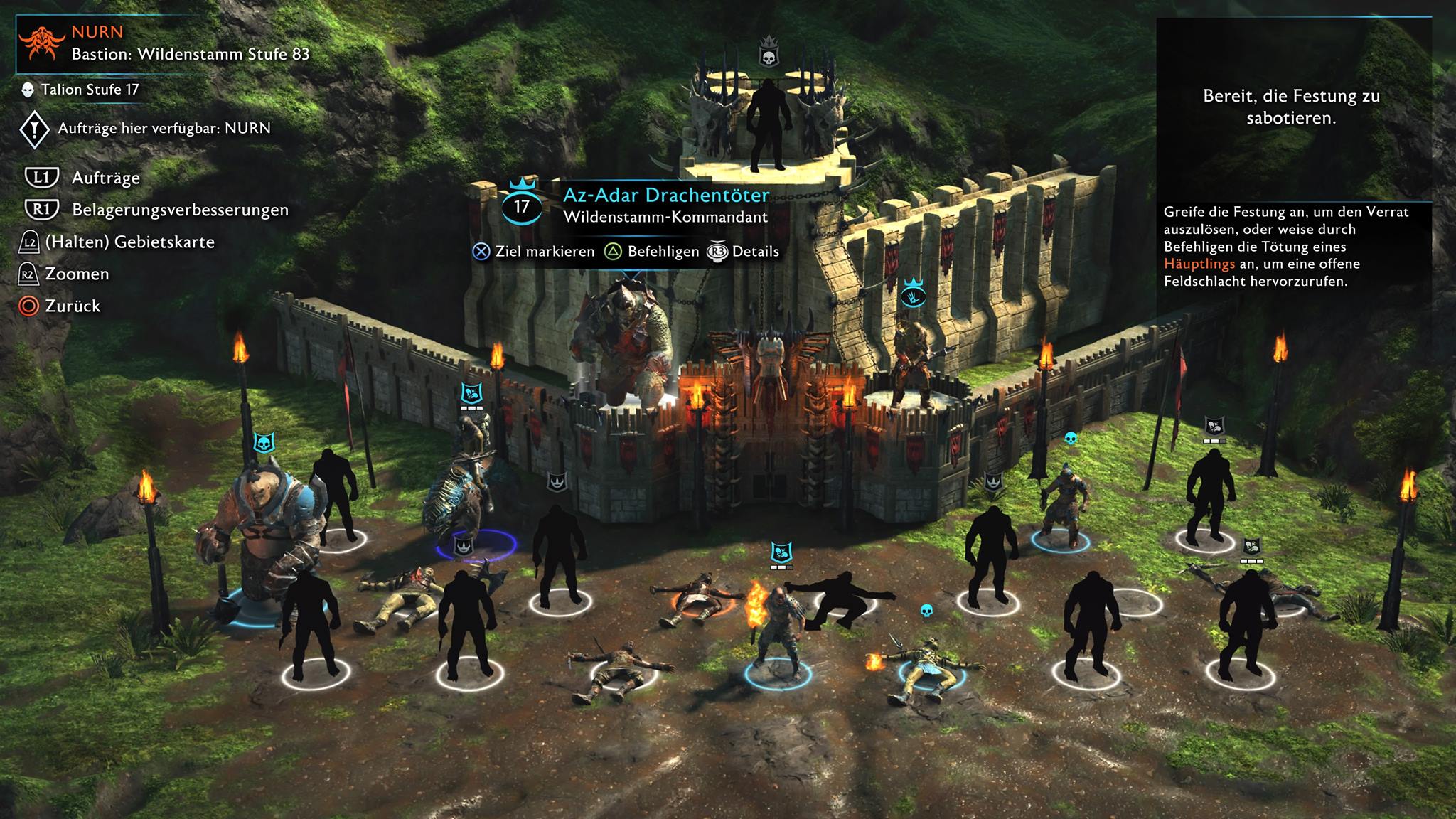Open the Aufträge menu entry

(105, 178)
